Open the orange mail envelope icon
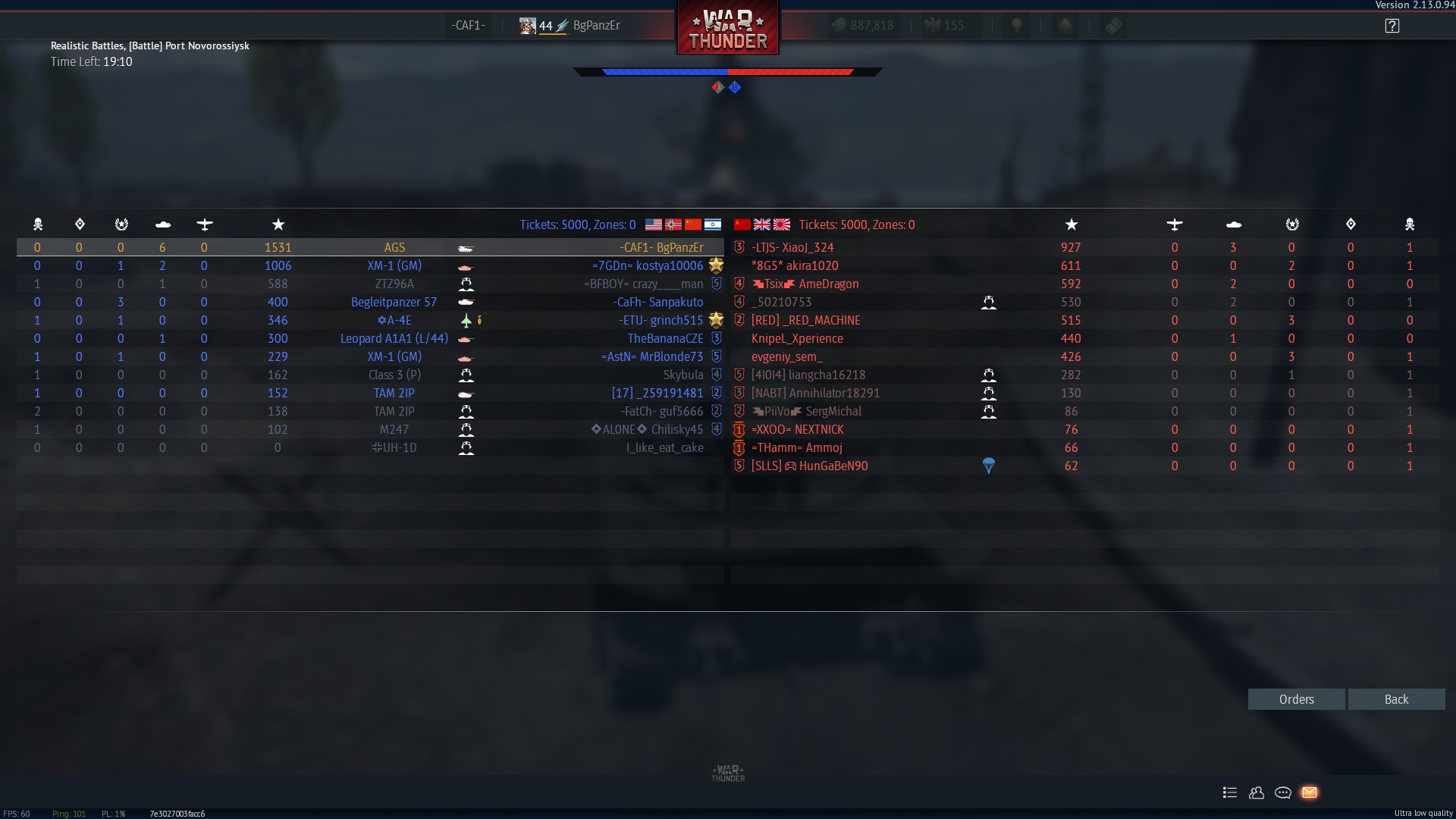Viewport: 1456px width, 819px height. [x=1309, y=792]
